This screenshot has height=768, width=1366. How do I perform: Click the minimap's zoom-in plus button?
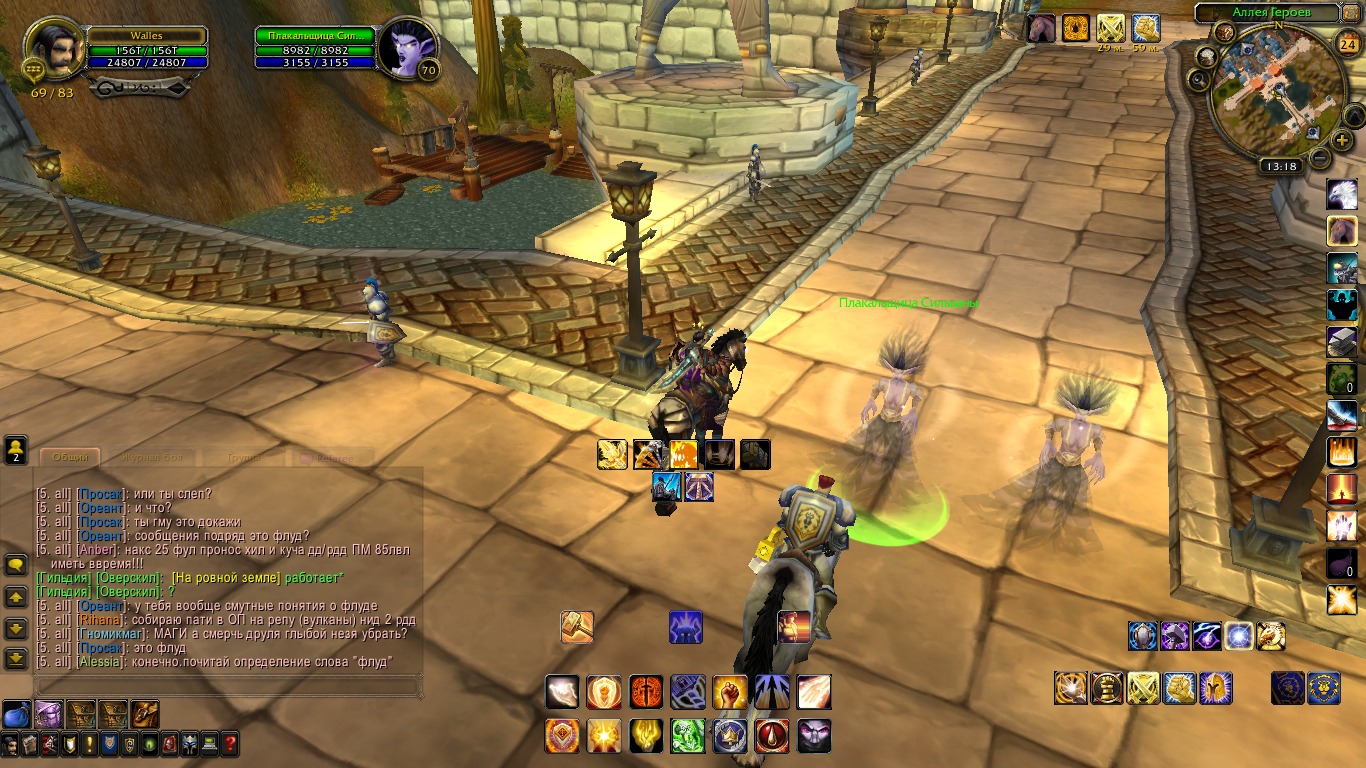coord(1341,140)
